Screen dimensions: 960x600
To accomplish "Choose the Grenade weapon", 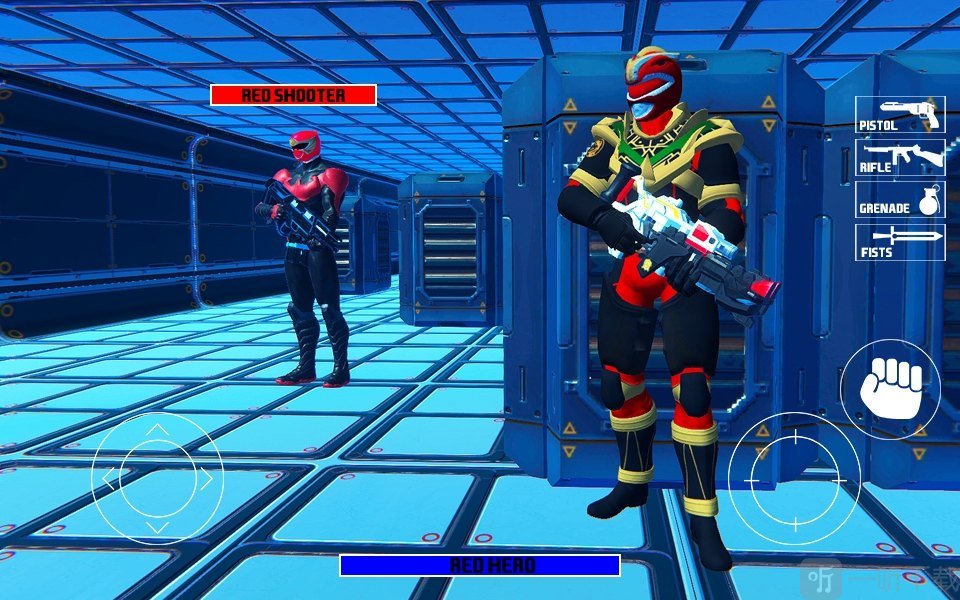I will 900,199.
